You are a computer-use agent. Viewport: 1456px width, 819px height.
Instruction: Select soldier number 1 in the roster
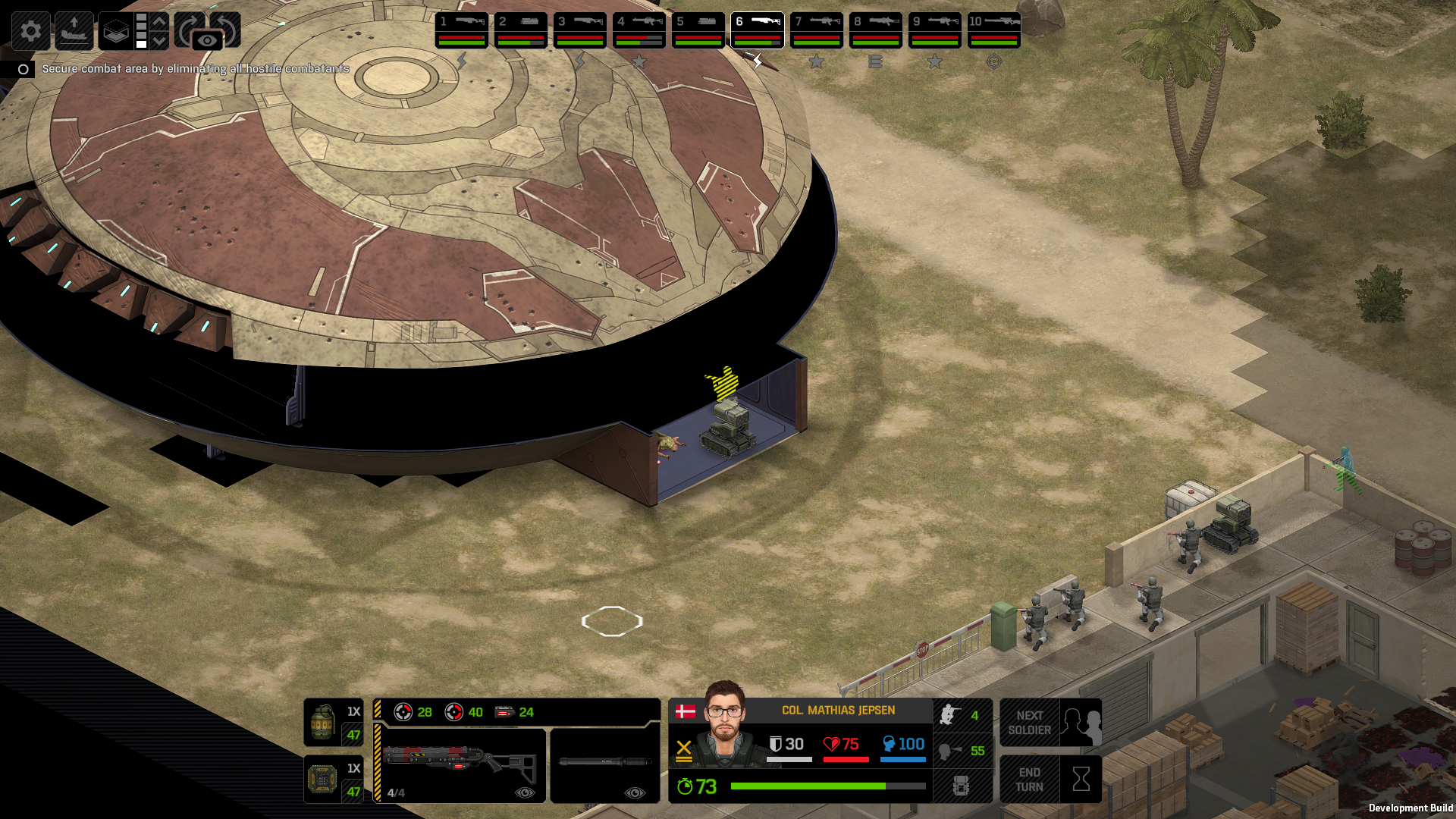(462, 30)
